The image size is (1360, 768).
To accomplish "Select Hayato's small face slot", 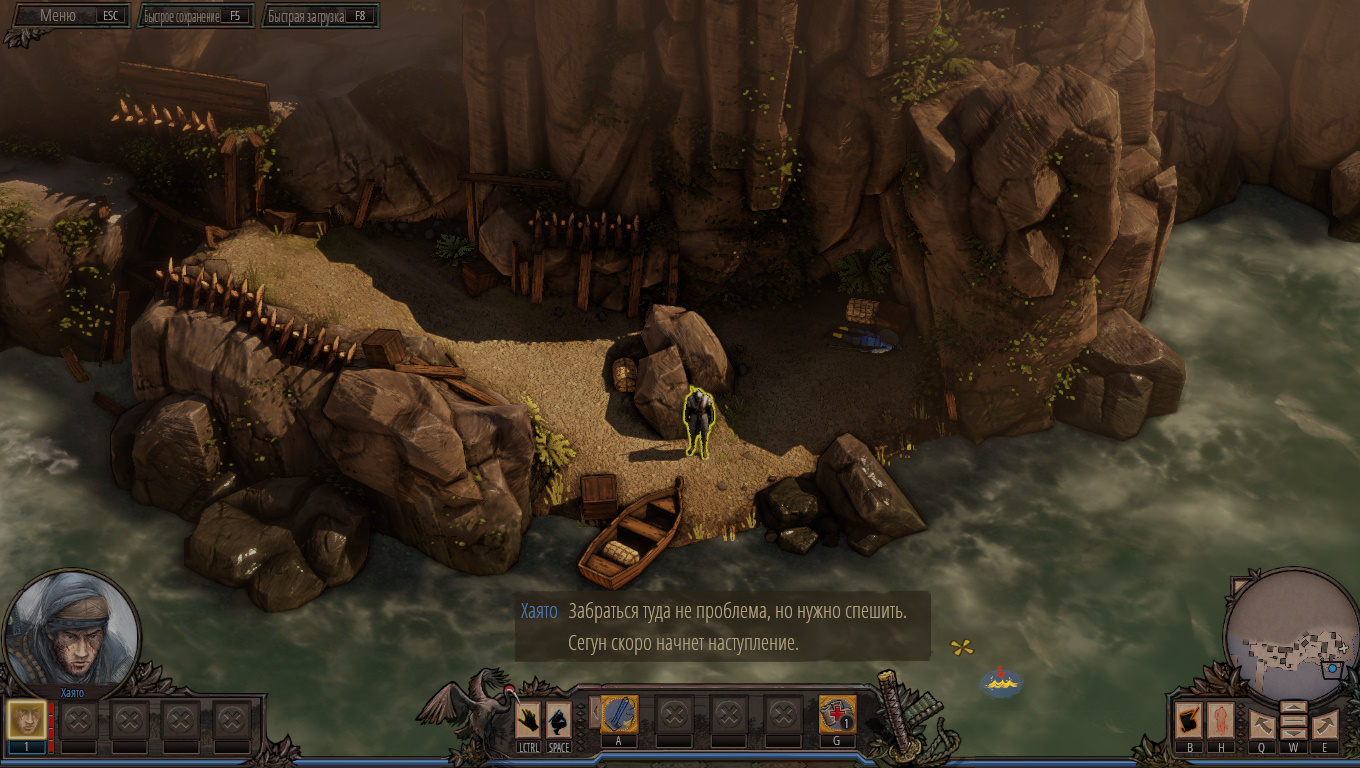I will [x=27, y=719].
